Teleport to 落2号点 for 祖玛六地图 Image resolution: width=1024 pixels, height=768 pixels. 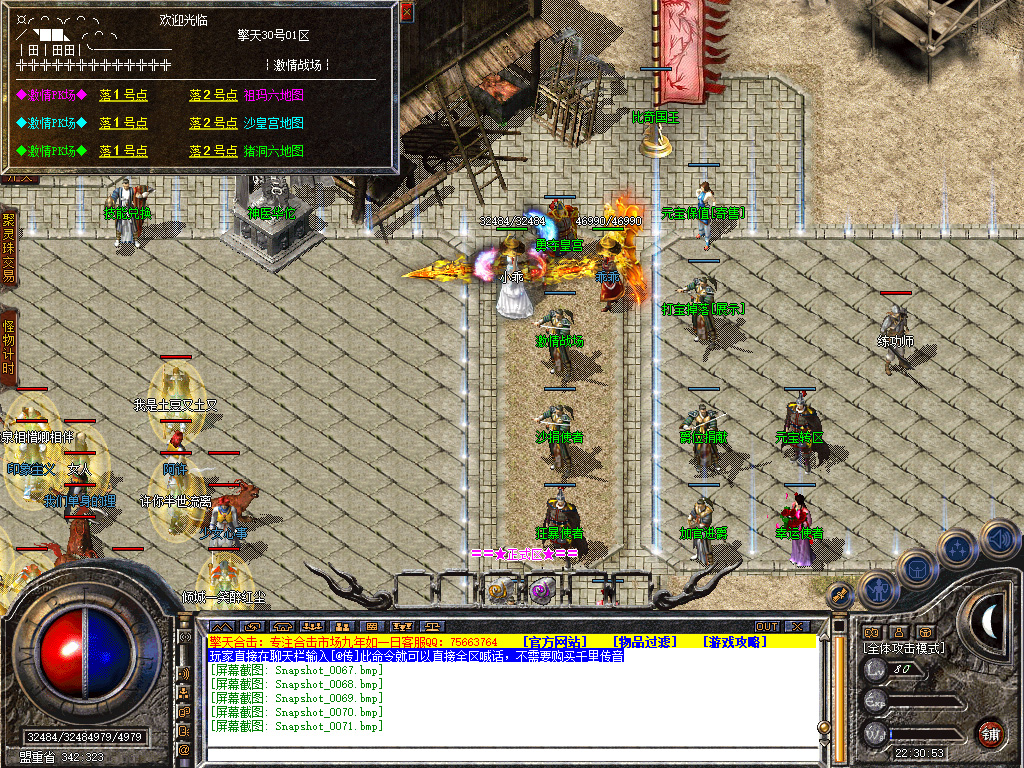pos(213,95)
